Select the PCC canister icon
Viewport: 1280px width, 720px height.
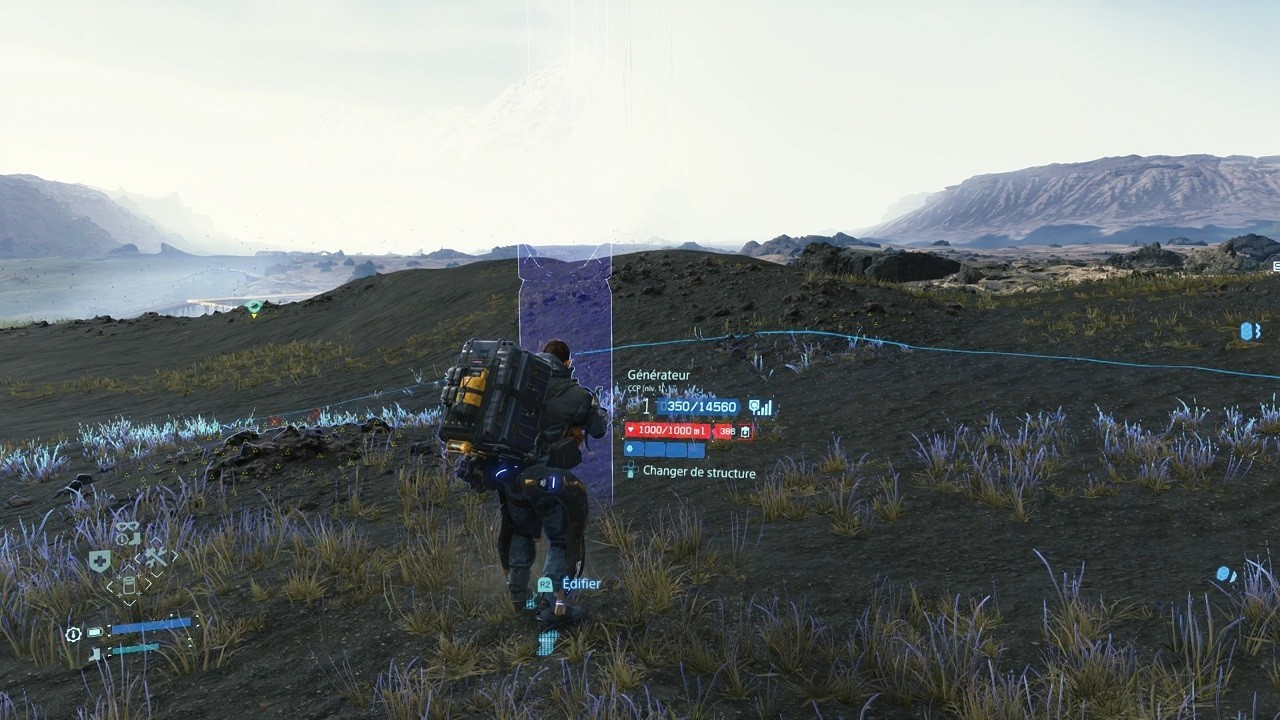128,585
